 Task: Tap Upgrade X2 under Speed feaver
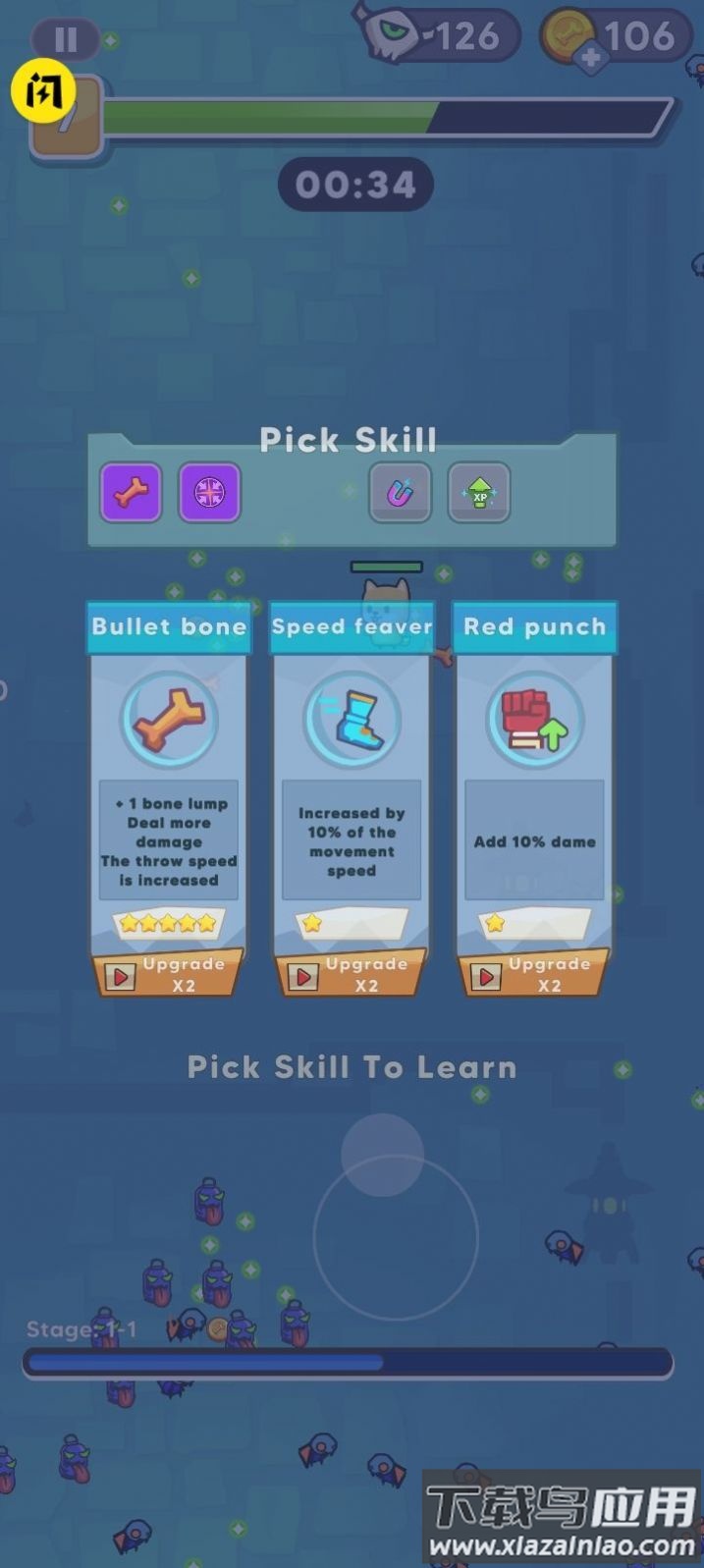pos(351,975)
